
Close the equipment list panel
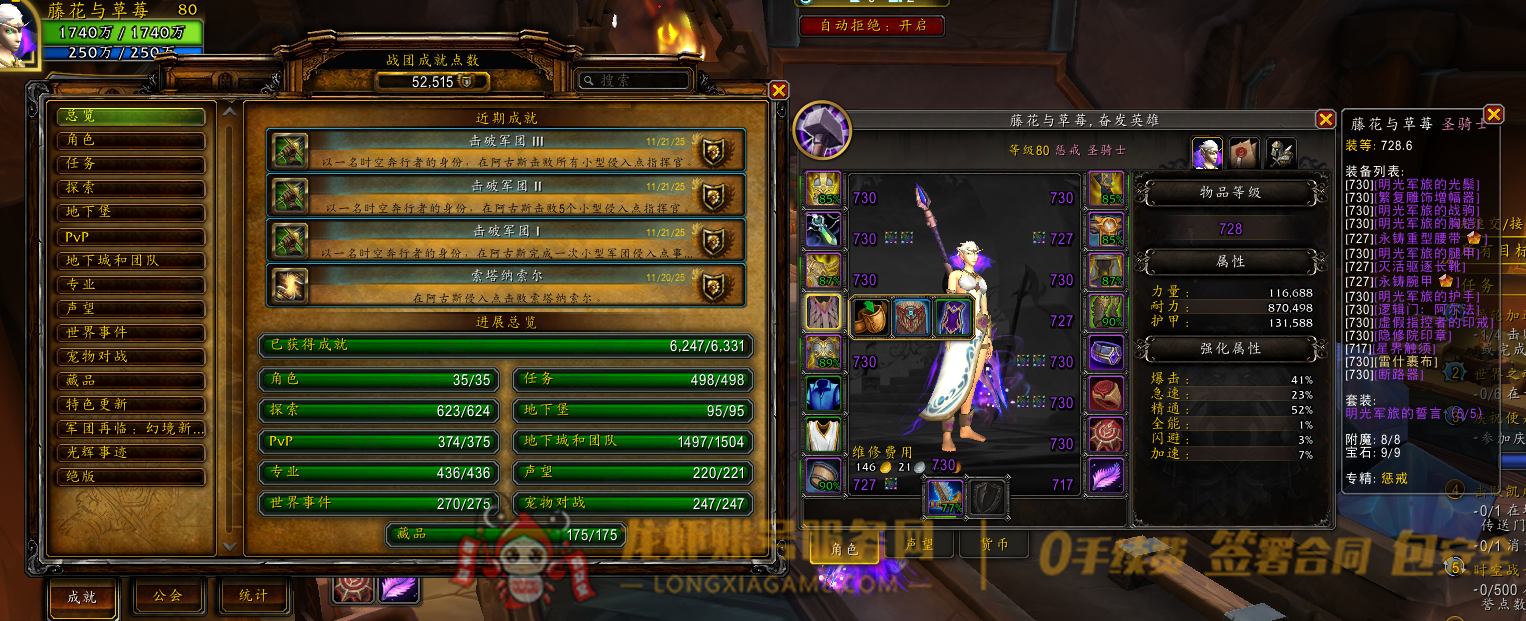click(x=1493, y=114)
